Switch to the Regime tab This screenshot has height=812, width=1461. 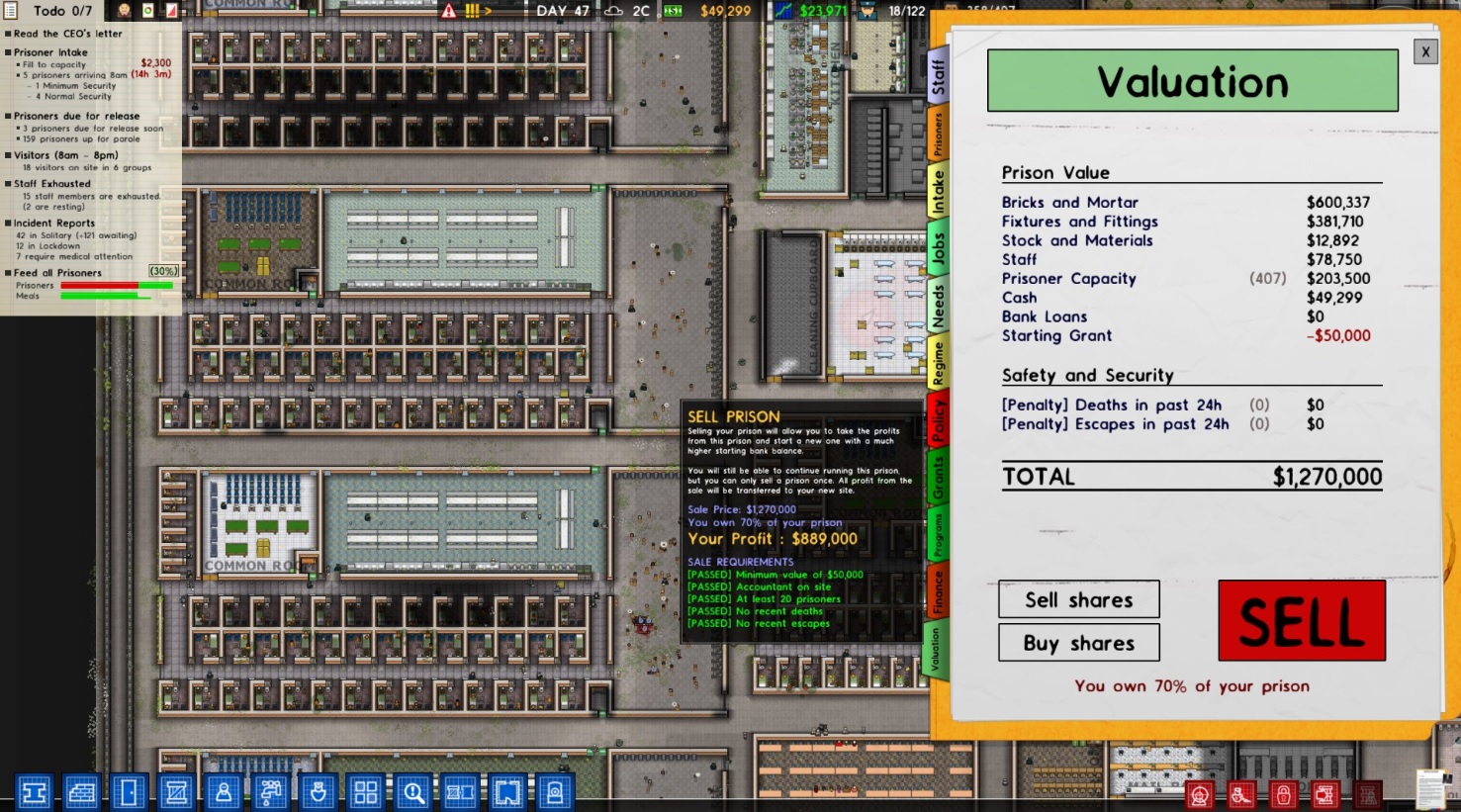(x=938, y=362)
